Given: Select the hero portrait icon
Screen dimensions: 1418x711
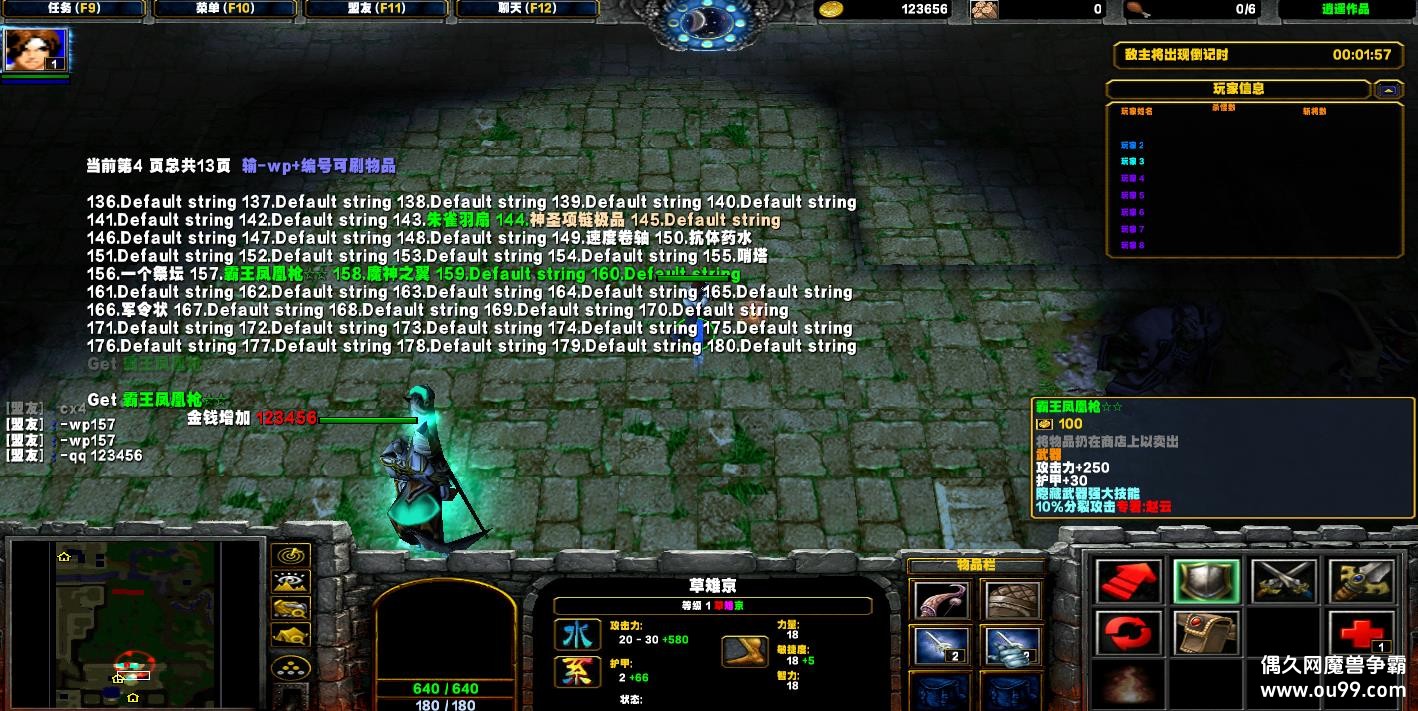Looking at the screenshot, I should [36, 50].
